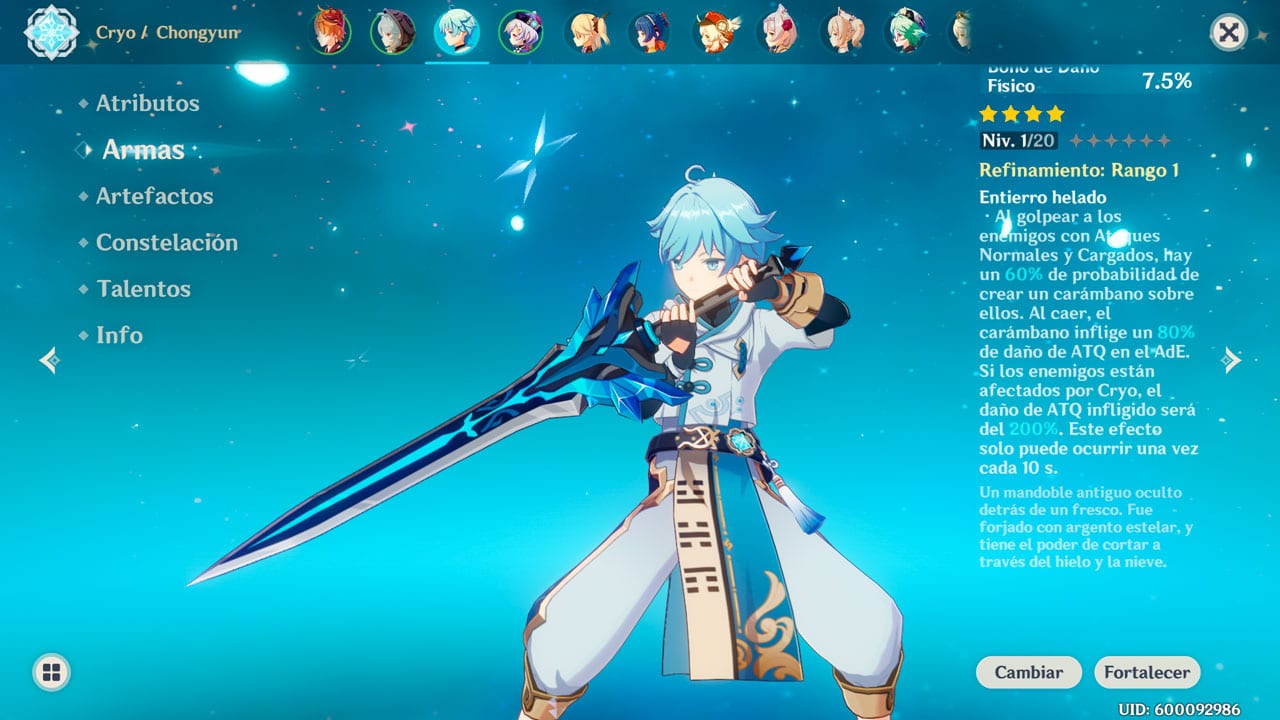Switch to the previous character with the left arrow
Viewport: 1280px width, 720px height.
(49, 360)
